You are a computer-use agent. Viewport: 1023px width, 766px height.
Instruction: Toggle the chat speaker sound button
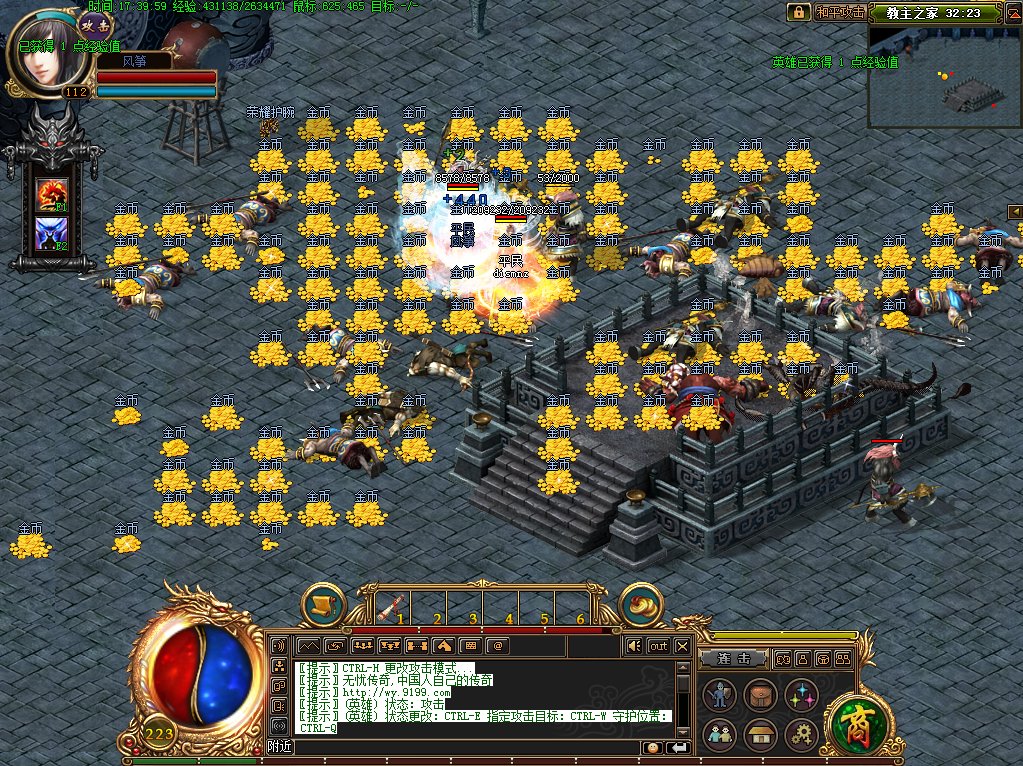tap(633, 646)
